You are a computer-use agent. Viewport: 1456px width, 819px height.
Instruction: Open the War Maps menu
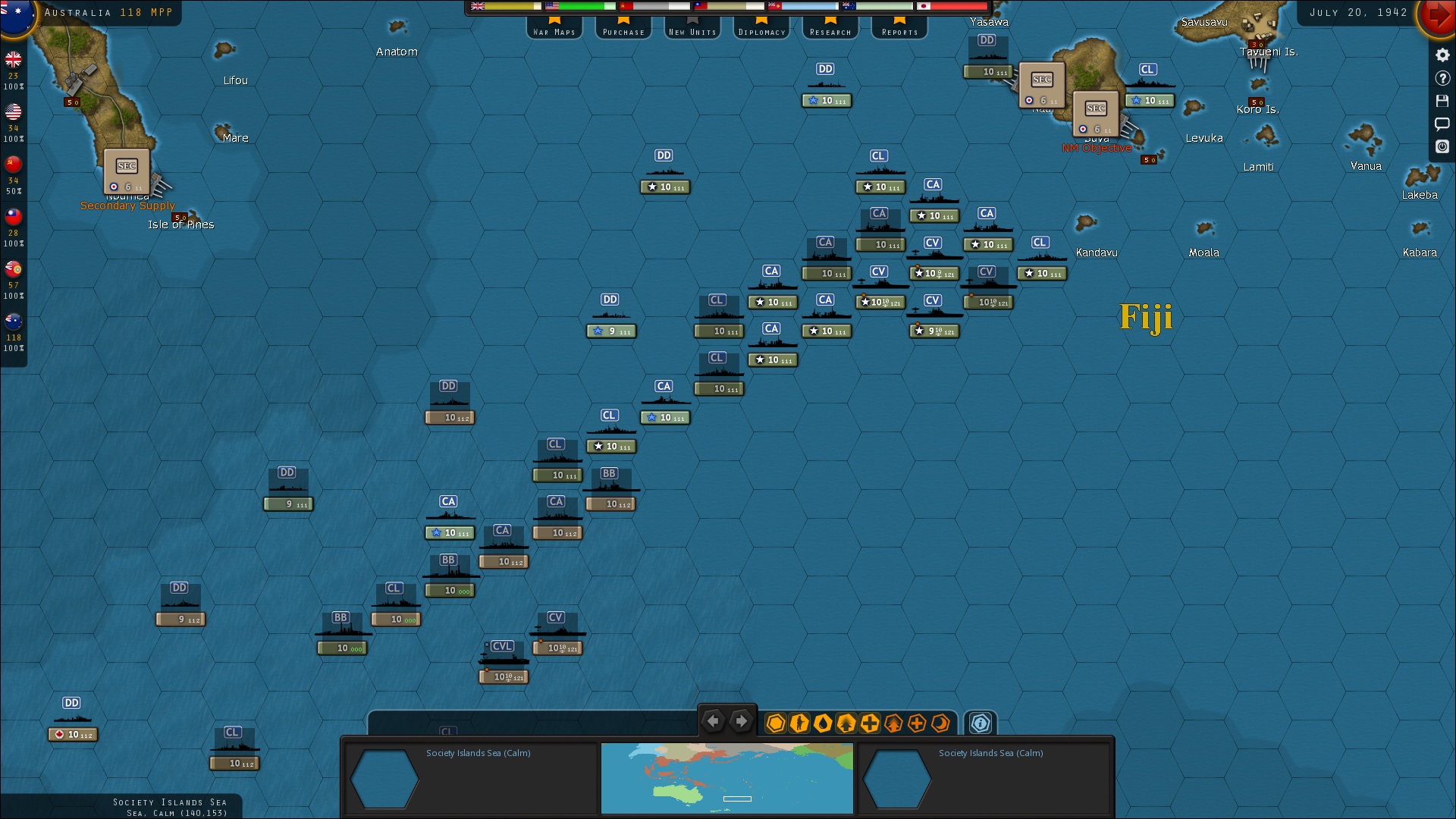(x=554, y=30)
